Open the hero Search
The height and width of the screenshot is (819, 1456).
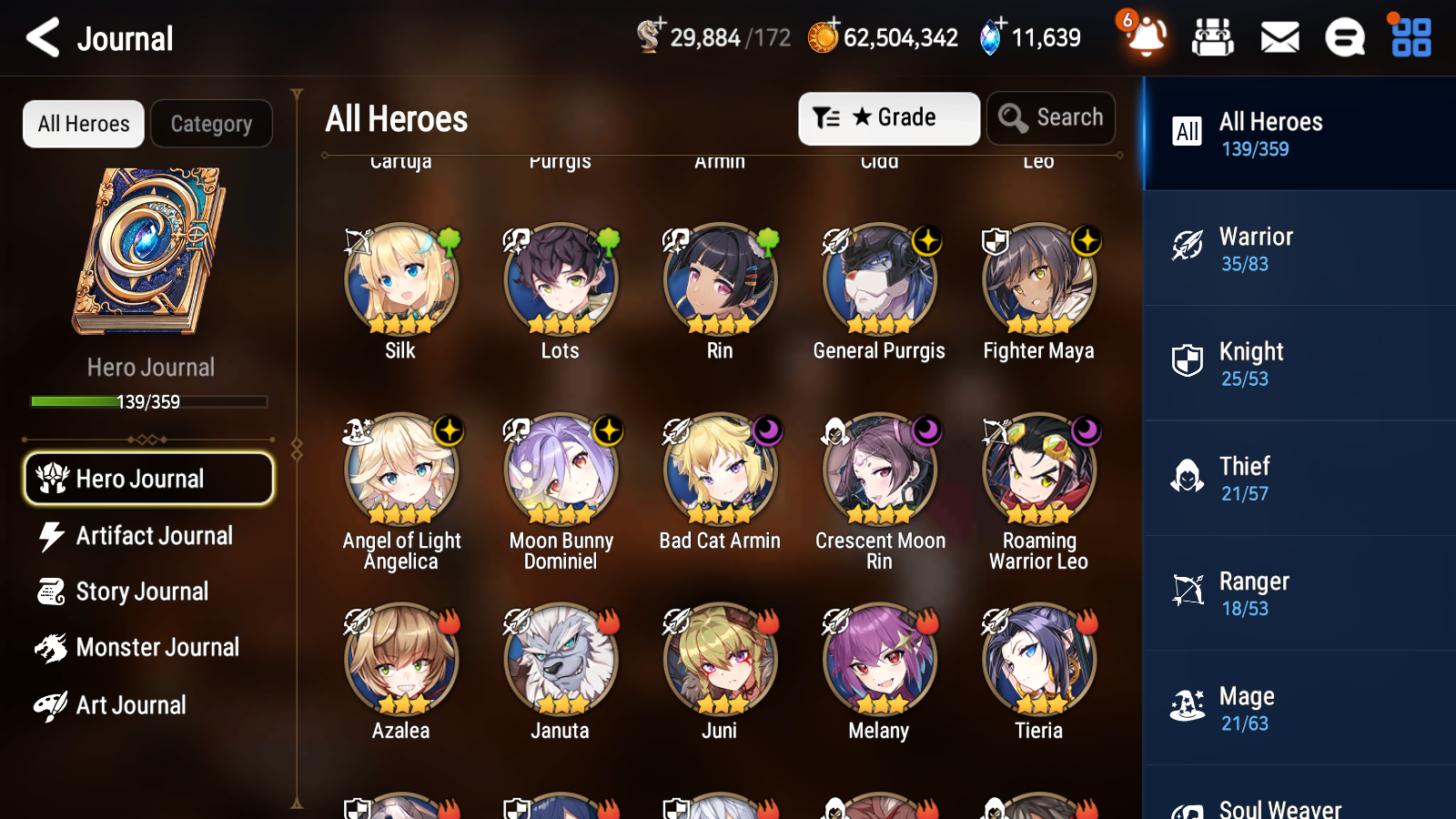pyautogui.click(x=1051, y=118)
